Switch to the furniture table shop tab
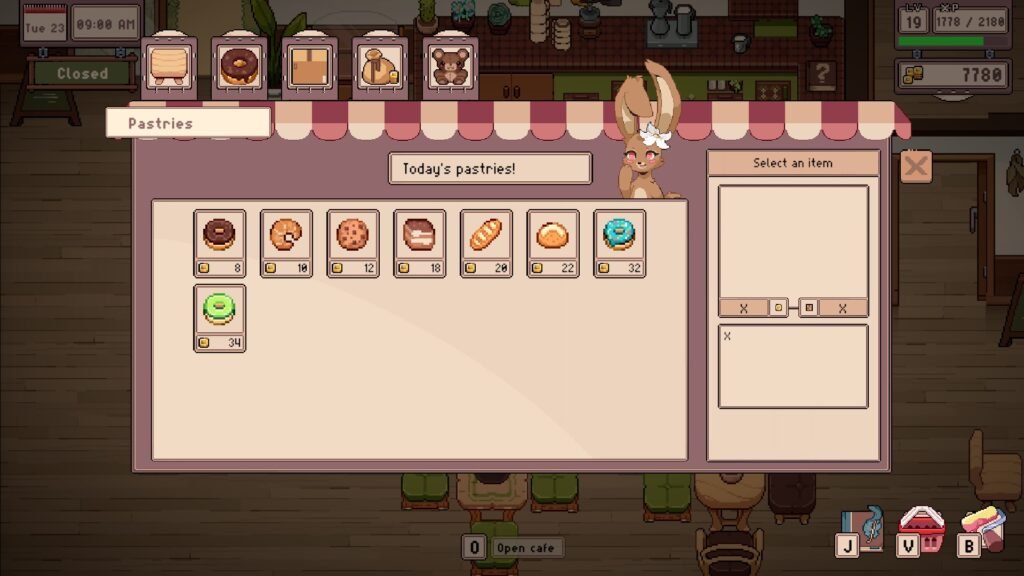 click(167, 66)
